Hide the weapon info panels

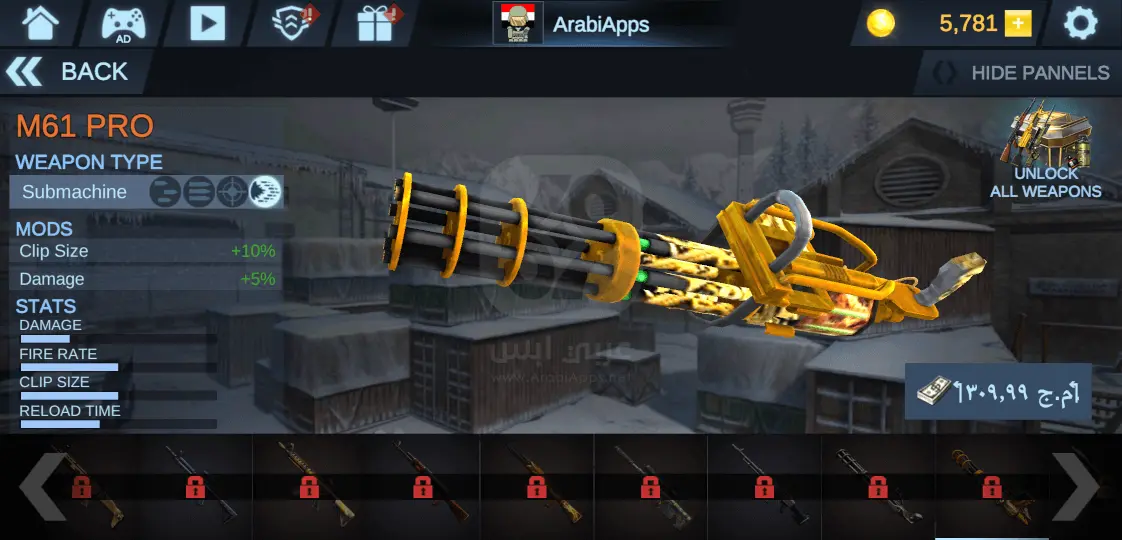(1020, 73)
